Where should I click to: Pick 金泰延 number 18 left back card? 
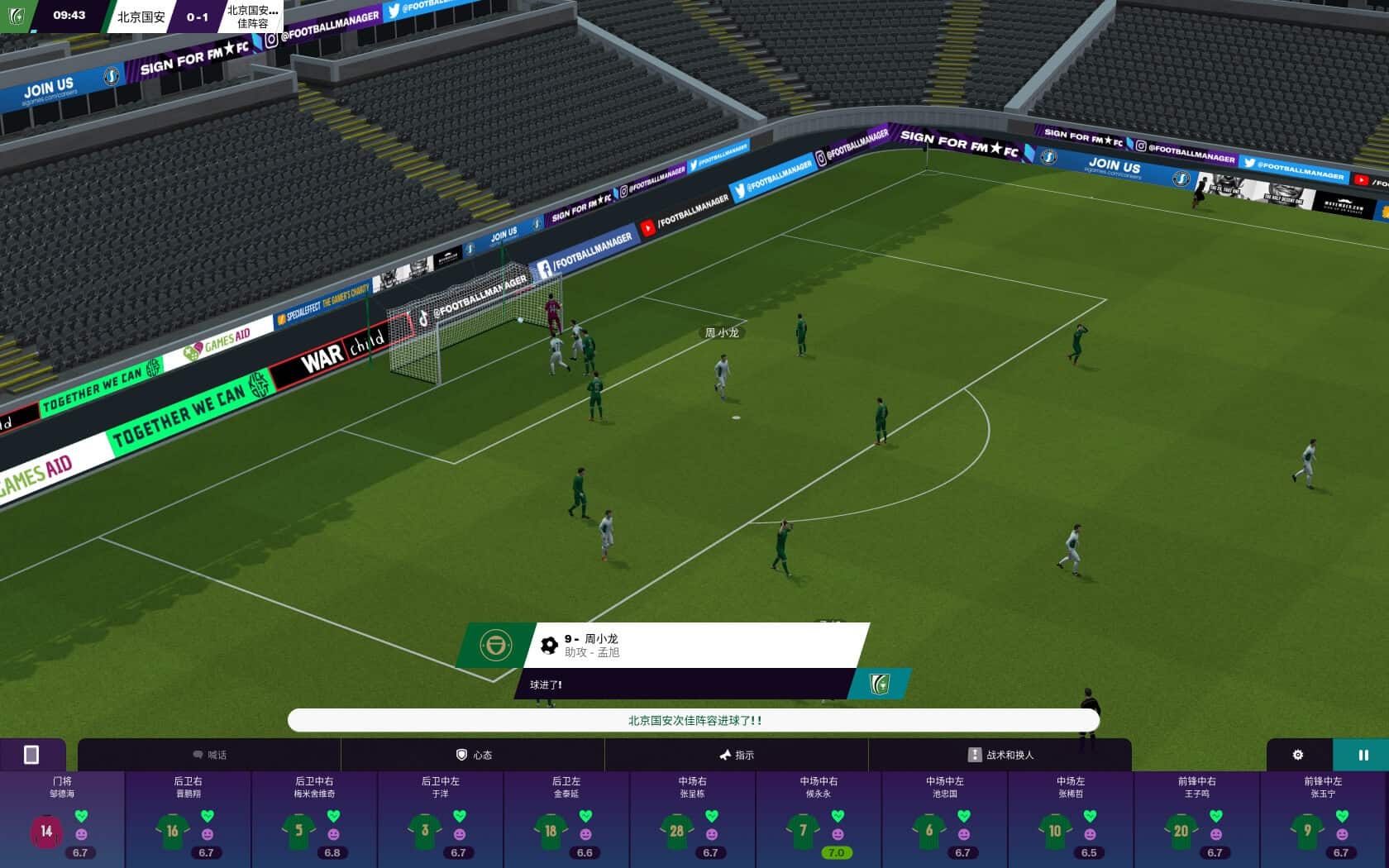567,819
